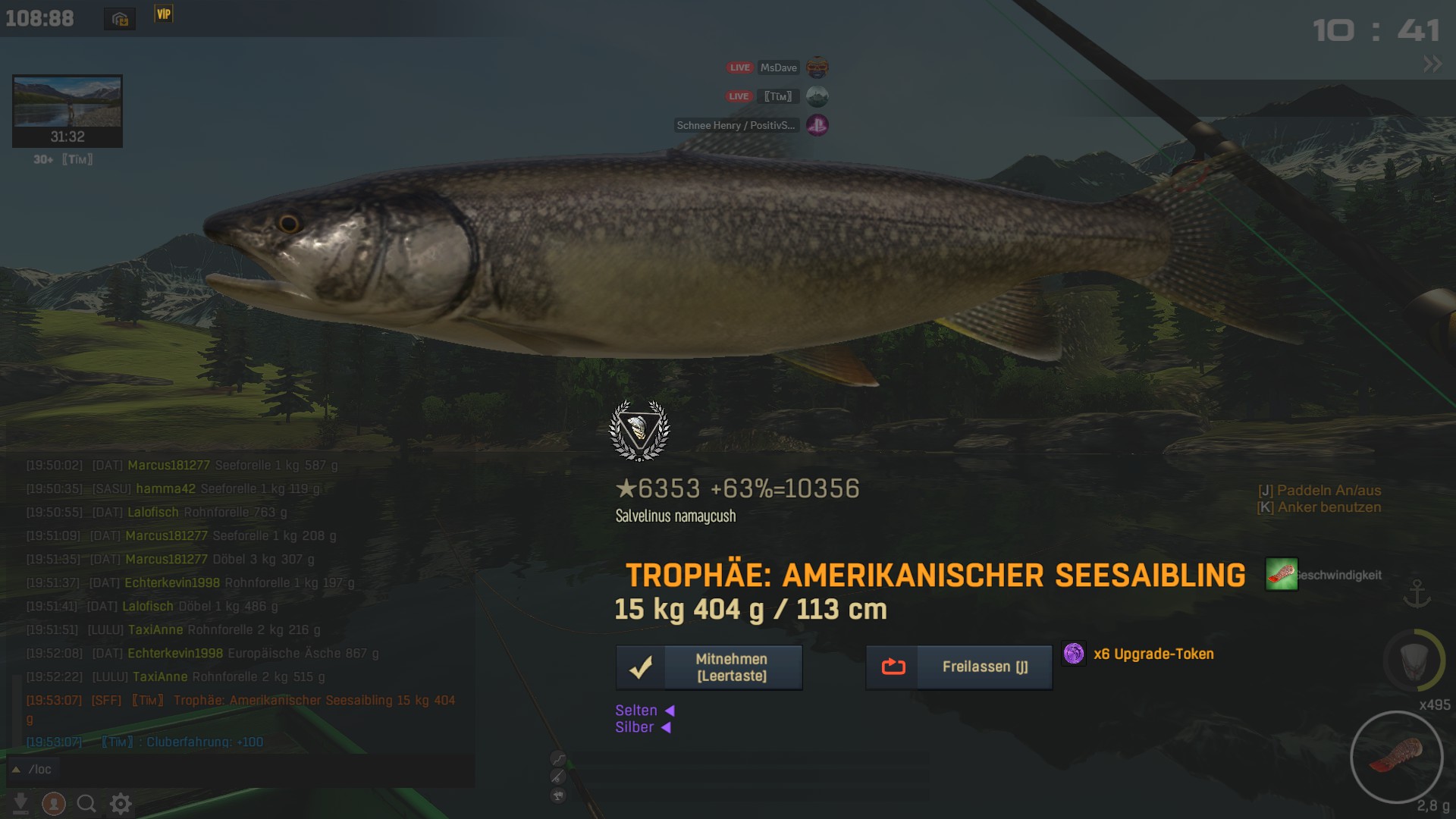The image size is (1456, 819).
Task: Keep the fish with Mitnehmen
Action: (709, 667)
